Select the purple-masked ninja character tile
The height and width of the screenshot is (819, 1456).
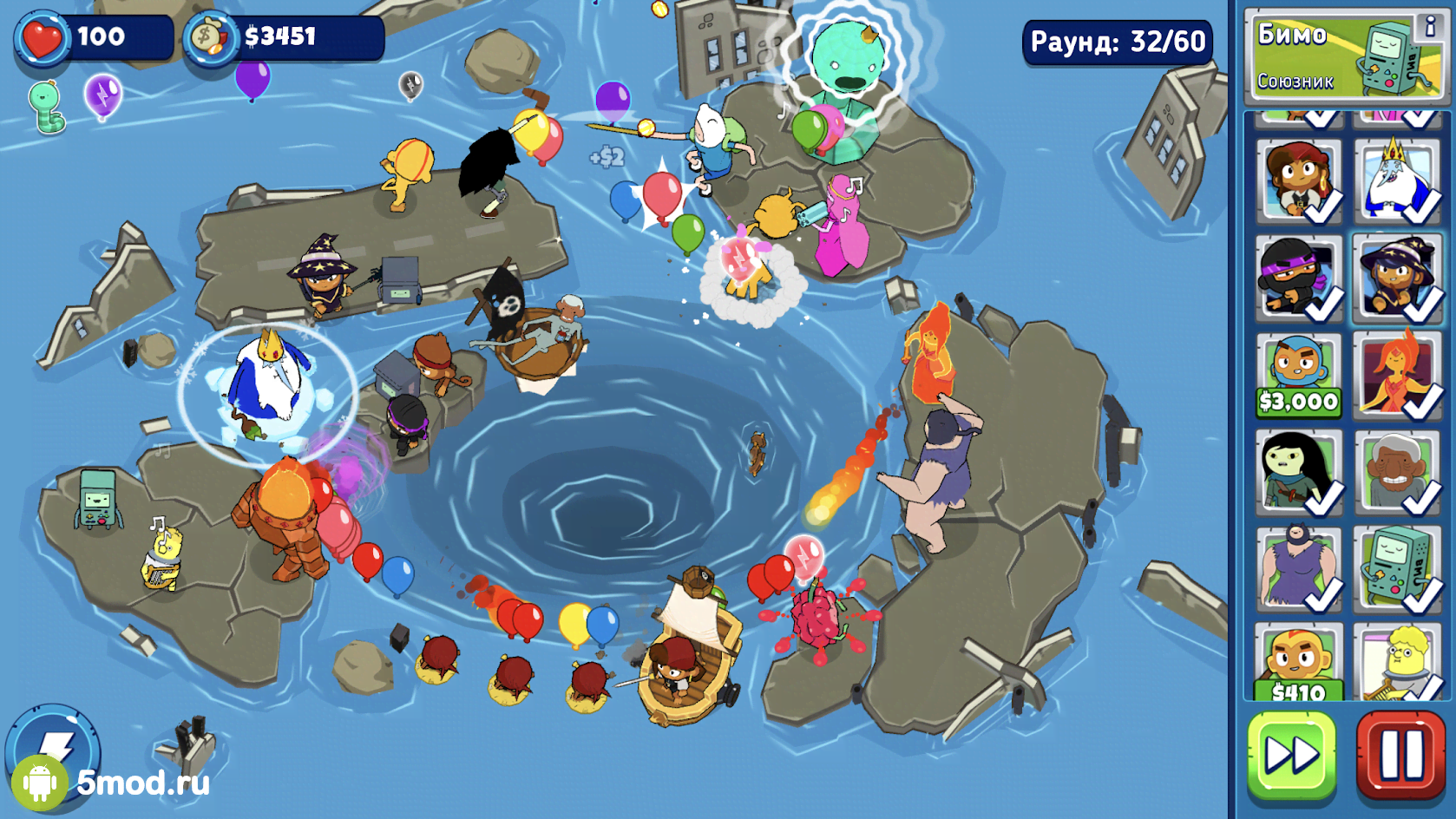1298,278
